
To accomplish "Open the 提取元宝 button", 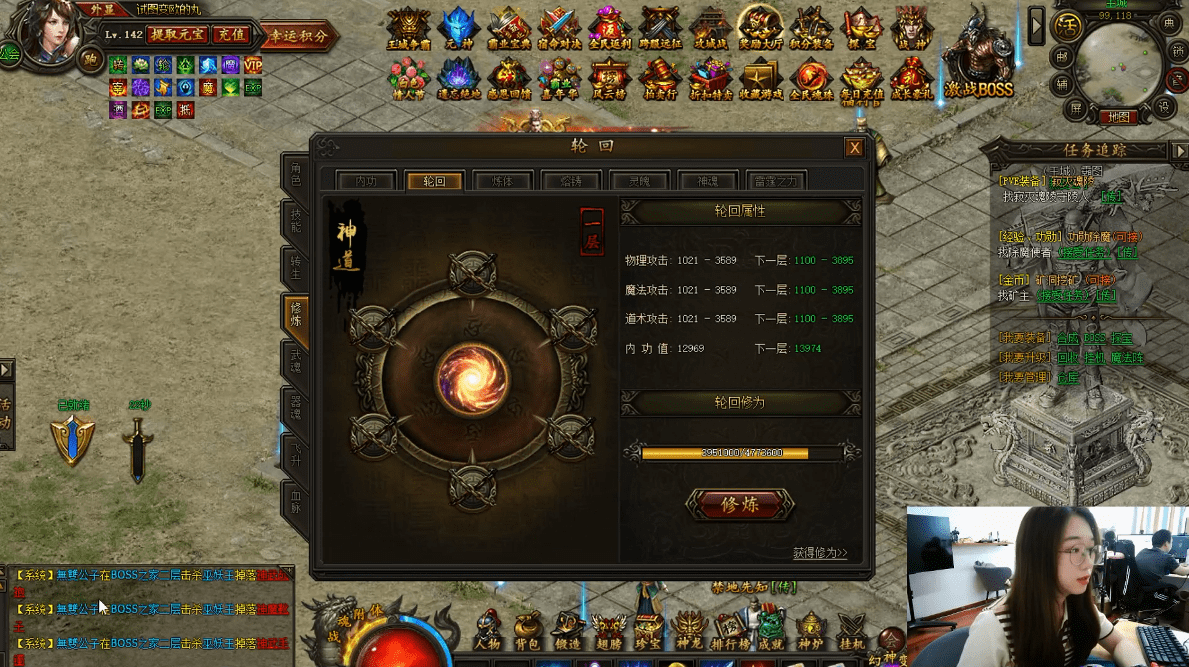I will [178, 34].
